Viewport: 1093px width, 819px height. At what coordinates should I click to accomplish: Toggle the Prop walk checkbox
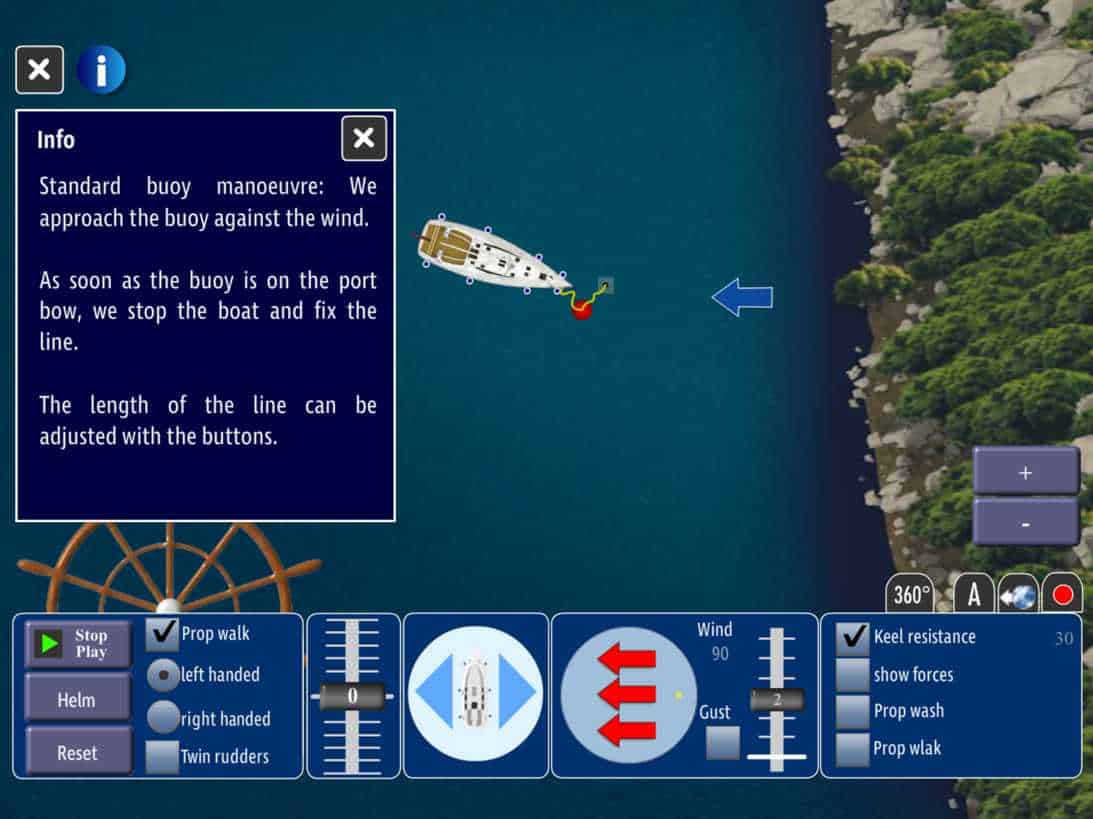pyautogui.click(x=162, y=634)
